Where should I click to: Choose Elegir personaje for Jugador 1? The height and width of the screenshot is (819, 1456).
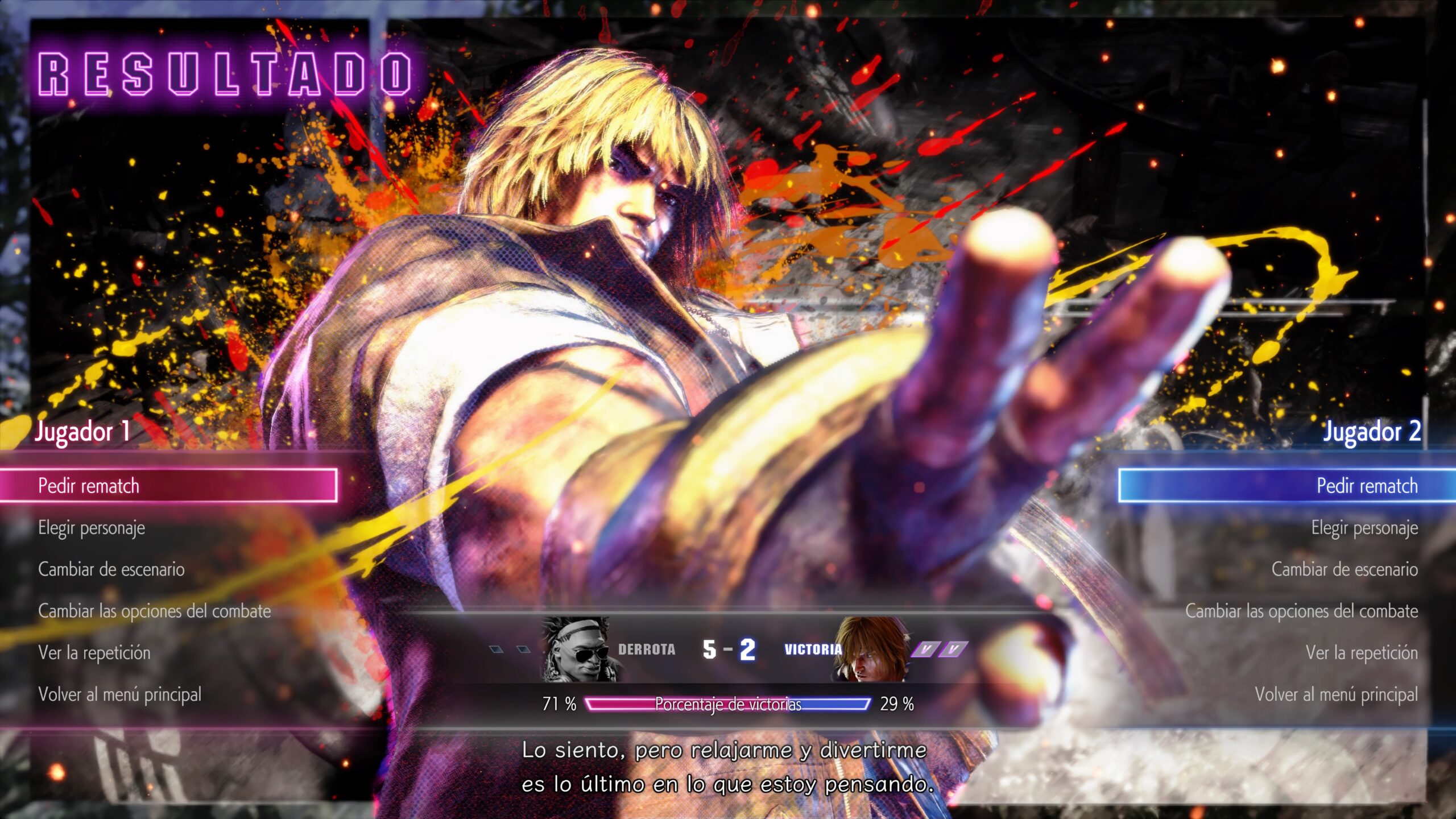[92, 528]
